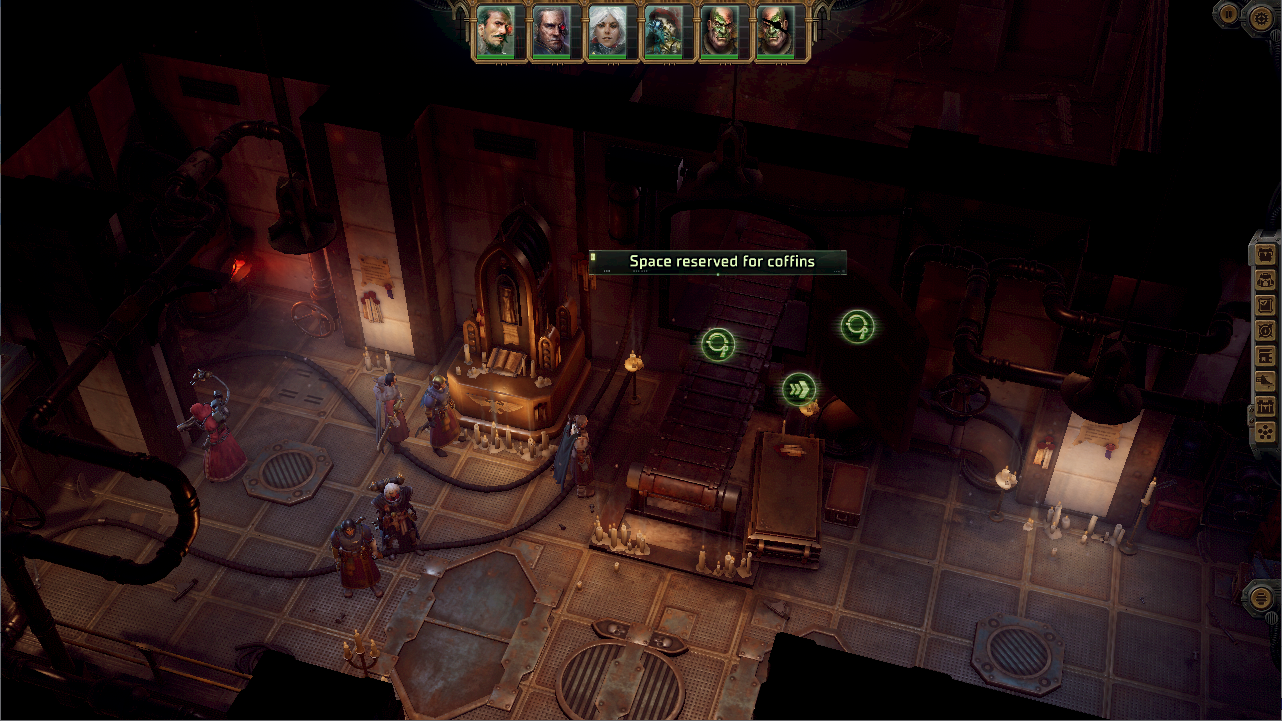Click the round compass-like icon in sidebar
Screen dimensions: 1282x721
click(1265, 330)
